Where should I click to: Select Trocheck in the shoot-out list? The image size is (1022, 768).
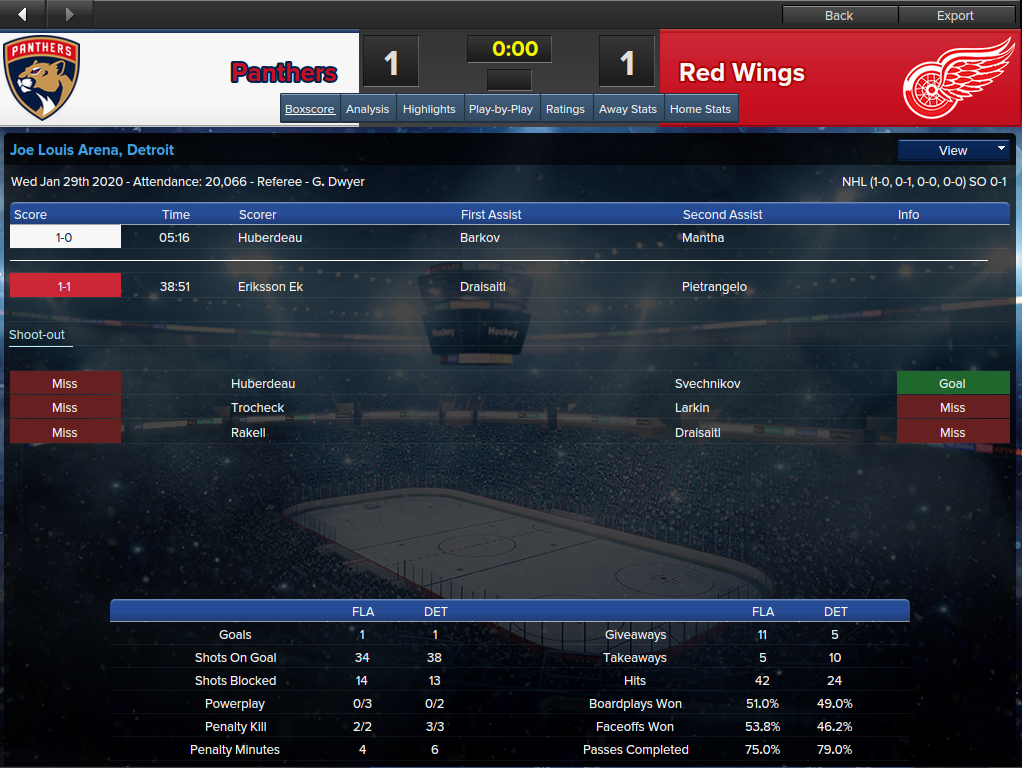point(258,408)
